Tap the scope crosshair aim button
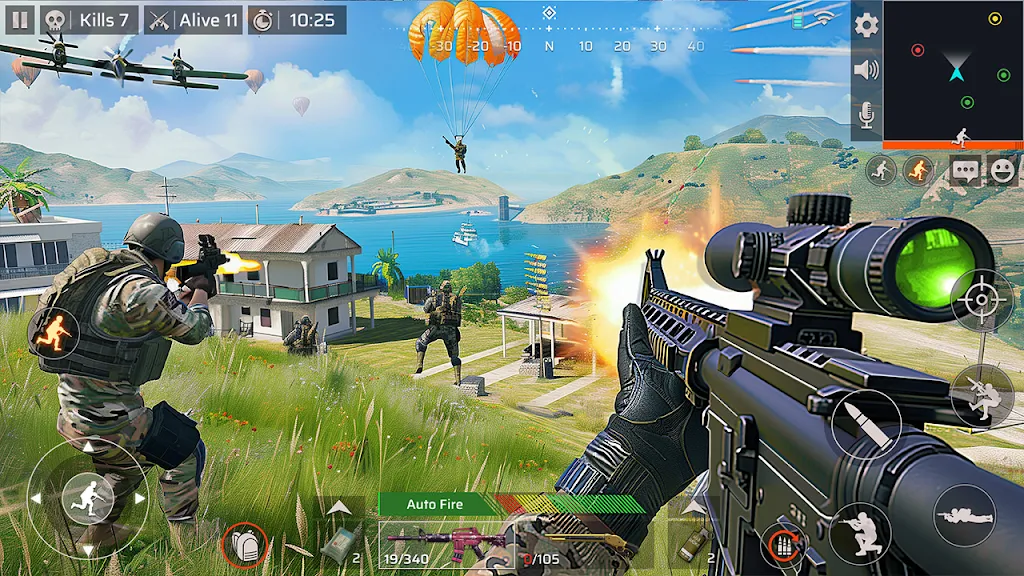Viewport: 1024px width, 576px height. 981,300
